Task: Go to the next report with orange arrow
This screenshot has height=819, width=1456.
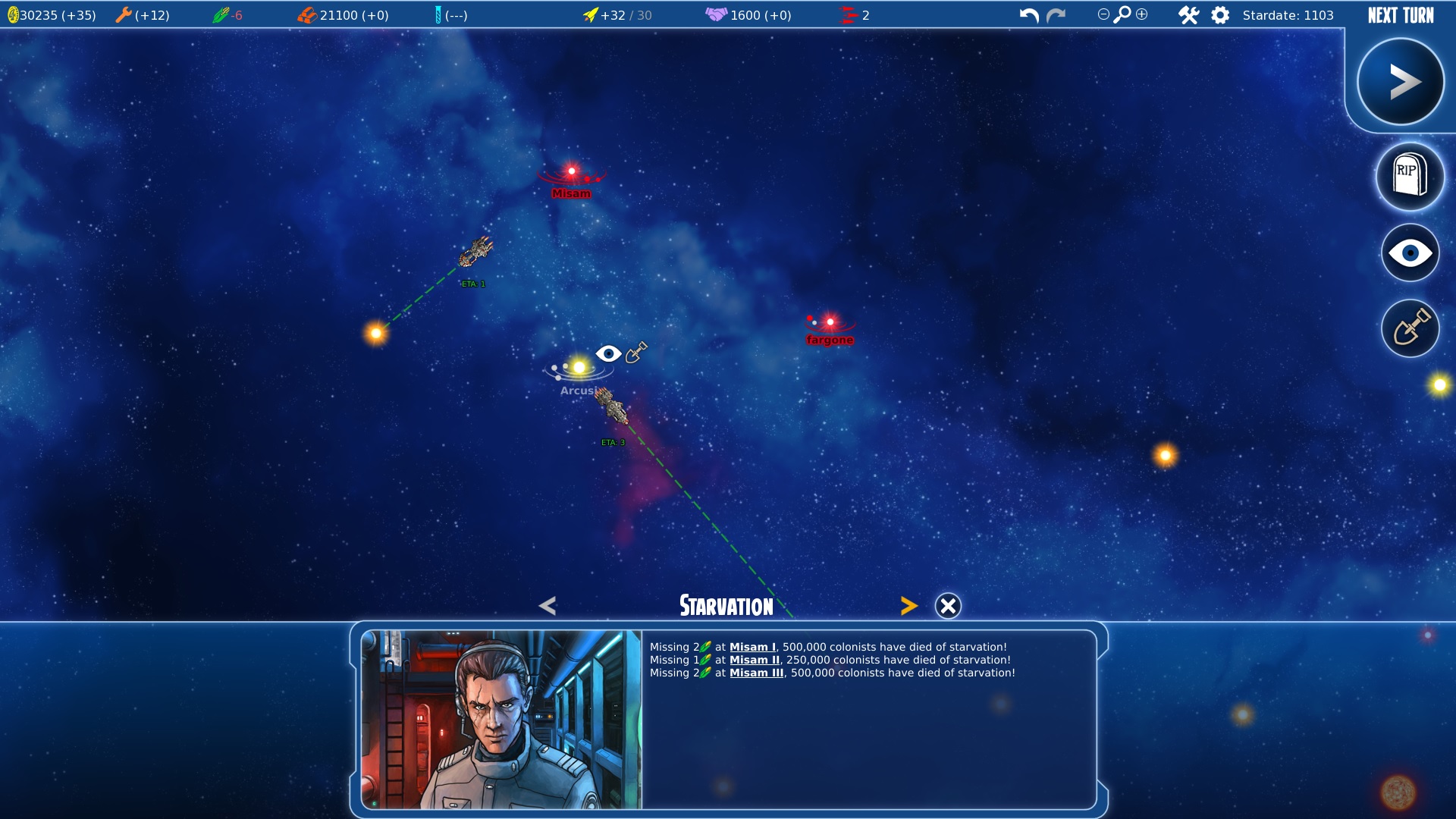Action: click(x=908, y=606)
